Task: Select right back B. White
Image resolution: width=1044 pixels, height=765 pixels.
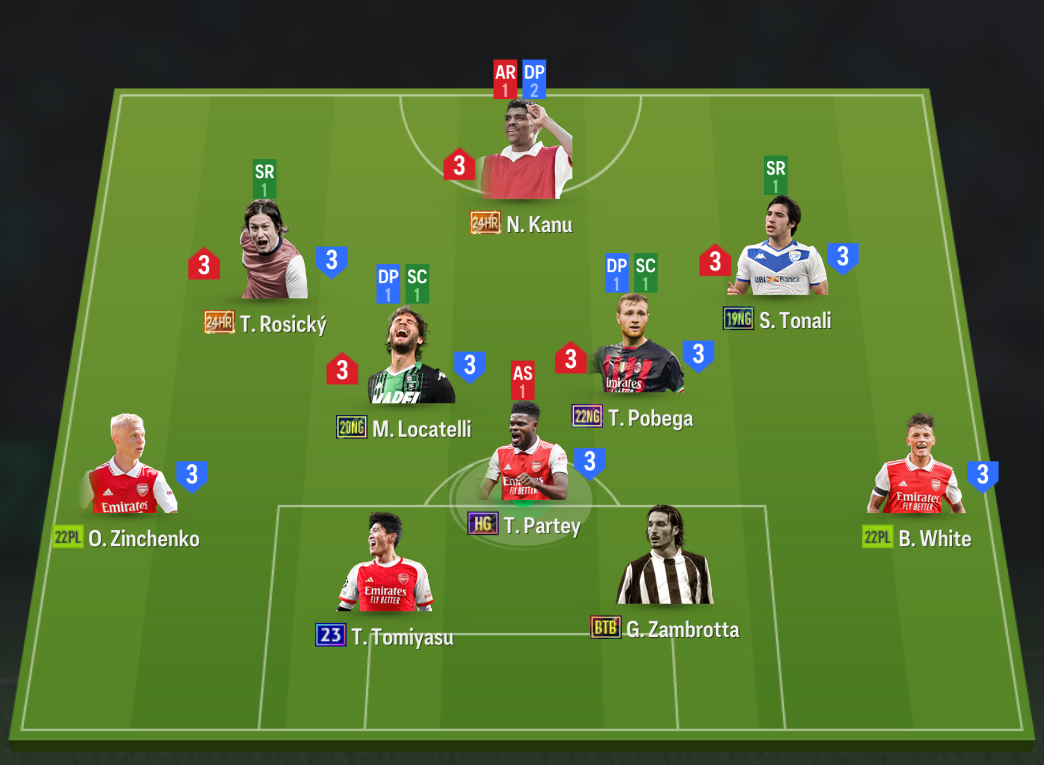Action: 915,467
